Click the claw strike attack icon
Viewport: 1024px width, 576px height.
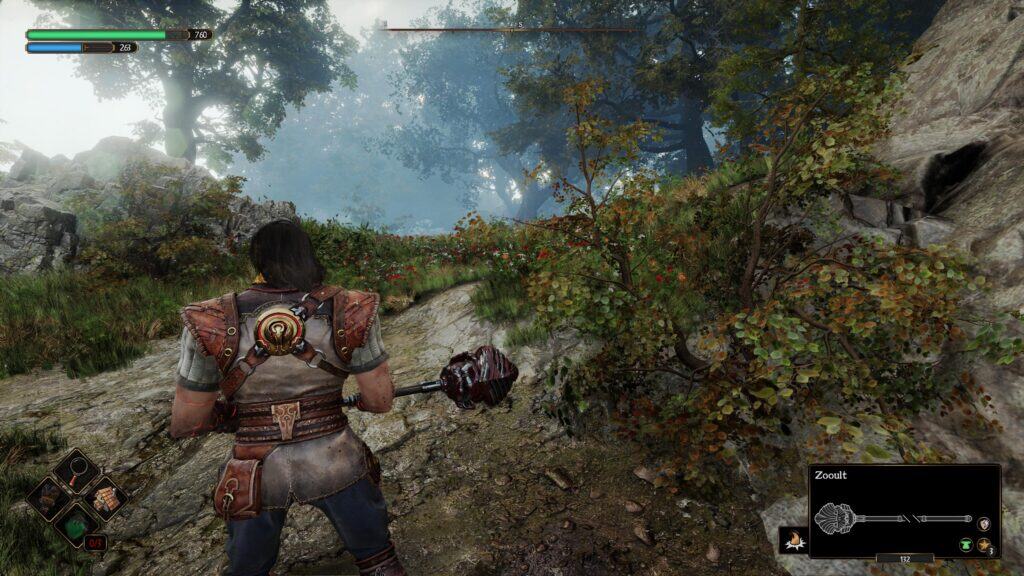(x=793, y=540)
